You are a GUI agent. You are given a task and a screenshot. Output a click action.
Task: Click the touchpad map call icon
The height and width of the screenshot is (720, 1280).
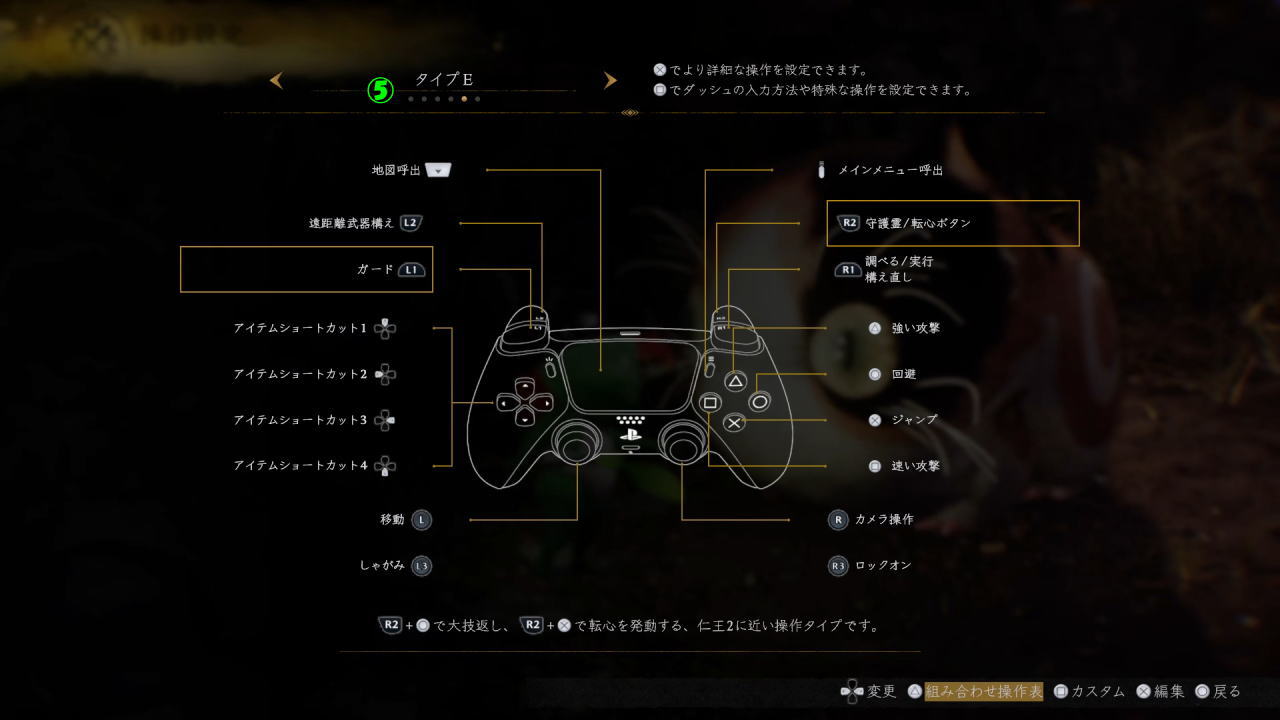(x=436, y=170)
